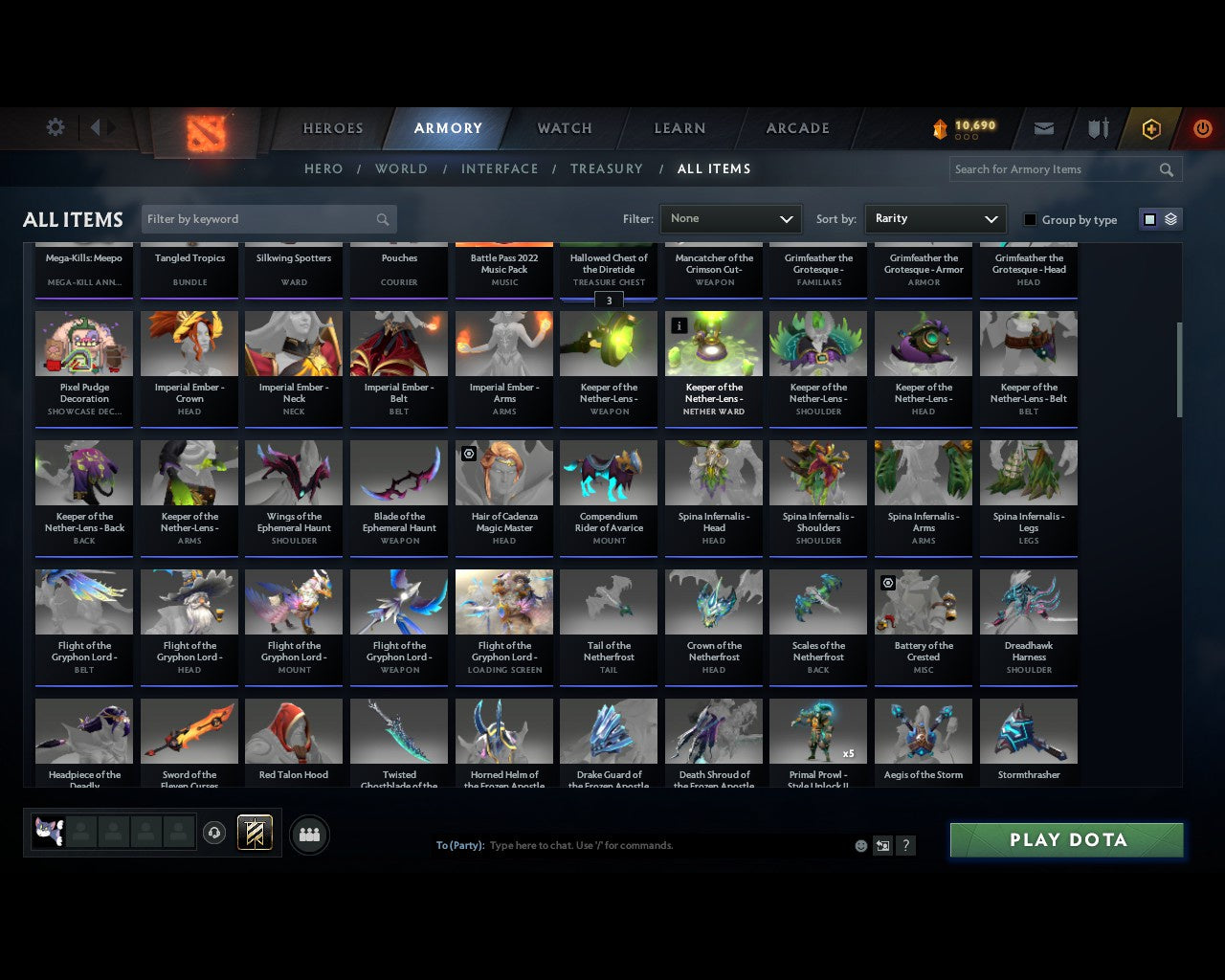The image size is (1225, 980).
Task: Click the question mark help button near chat
Action: (x=905, y=846)
